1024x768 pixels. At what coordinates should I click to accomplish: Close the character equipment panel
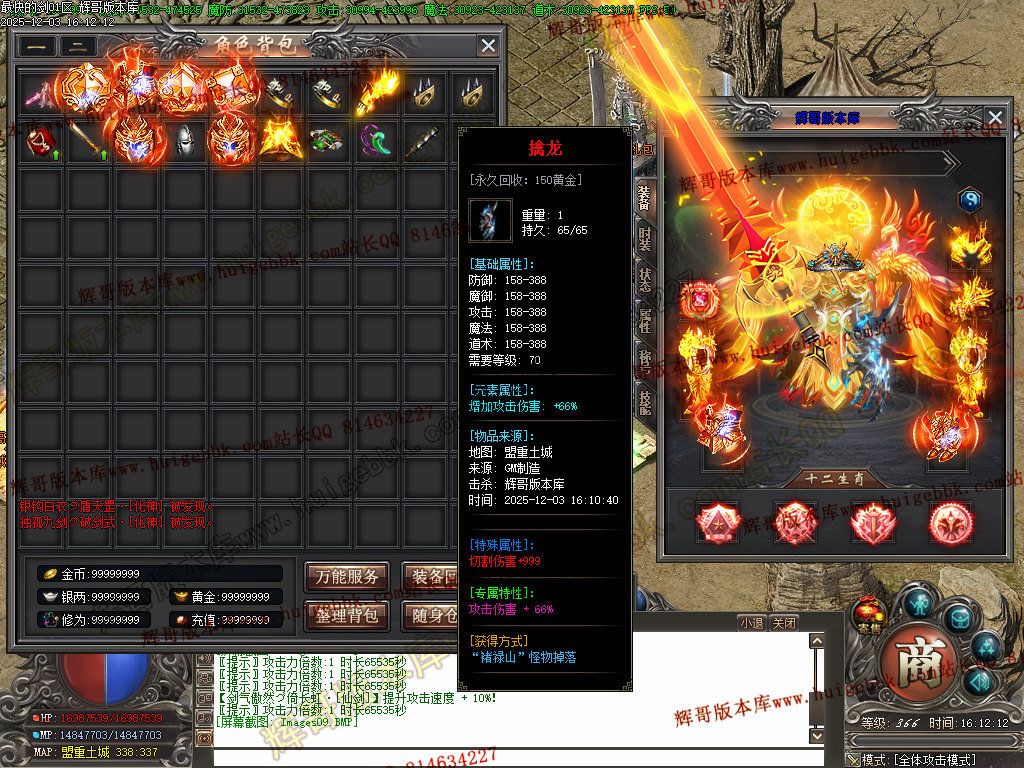[x=994, y=117]
